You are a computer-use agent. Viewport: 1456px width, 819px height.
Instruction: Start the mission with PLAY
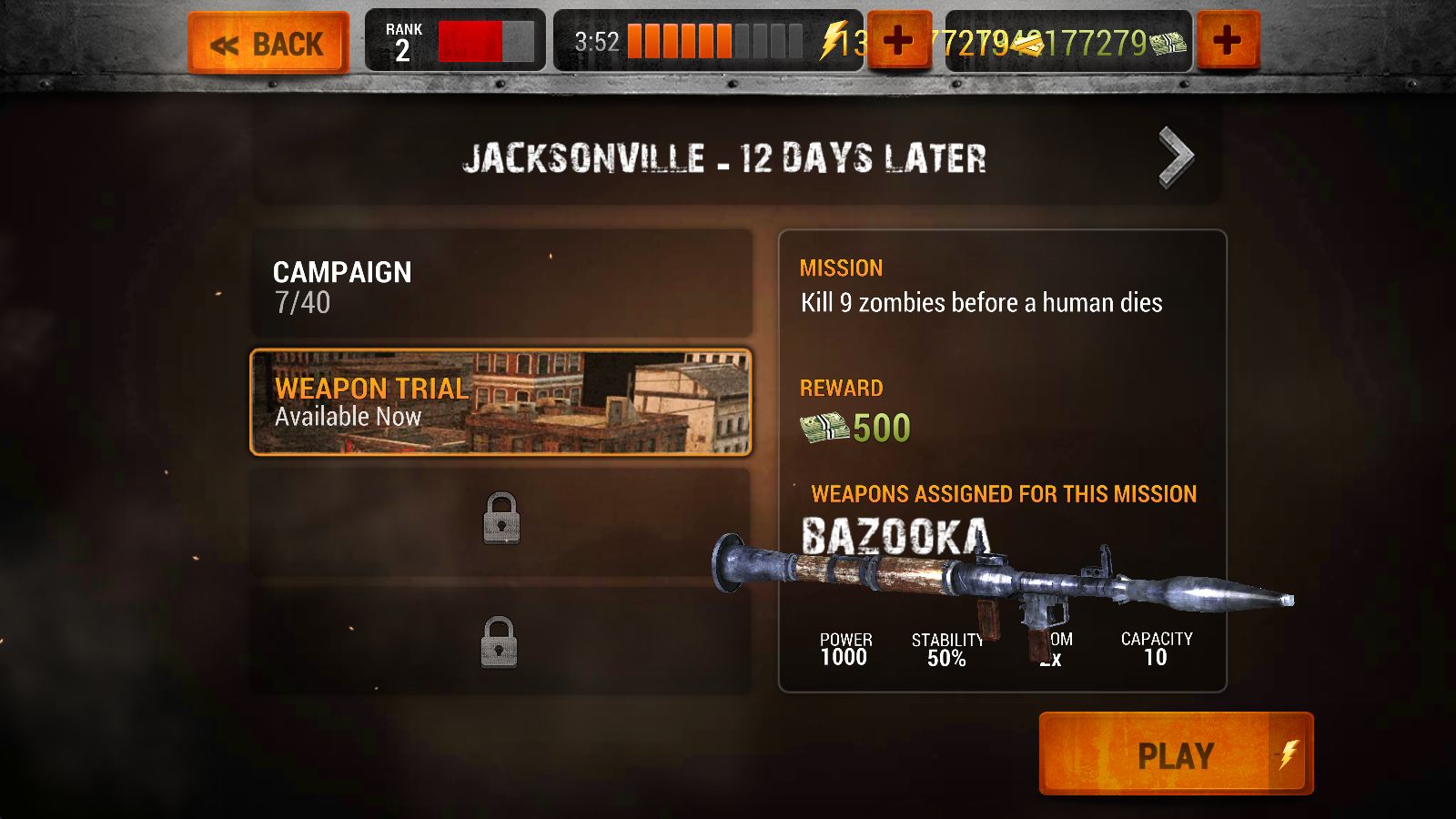coord(1176,754)
